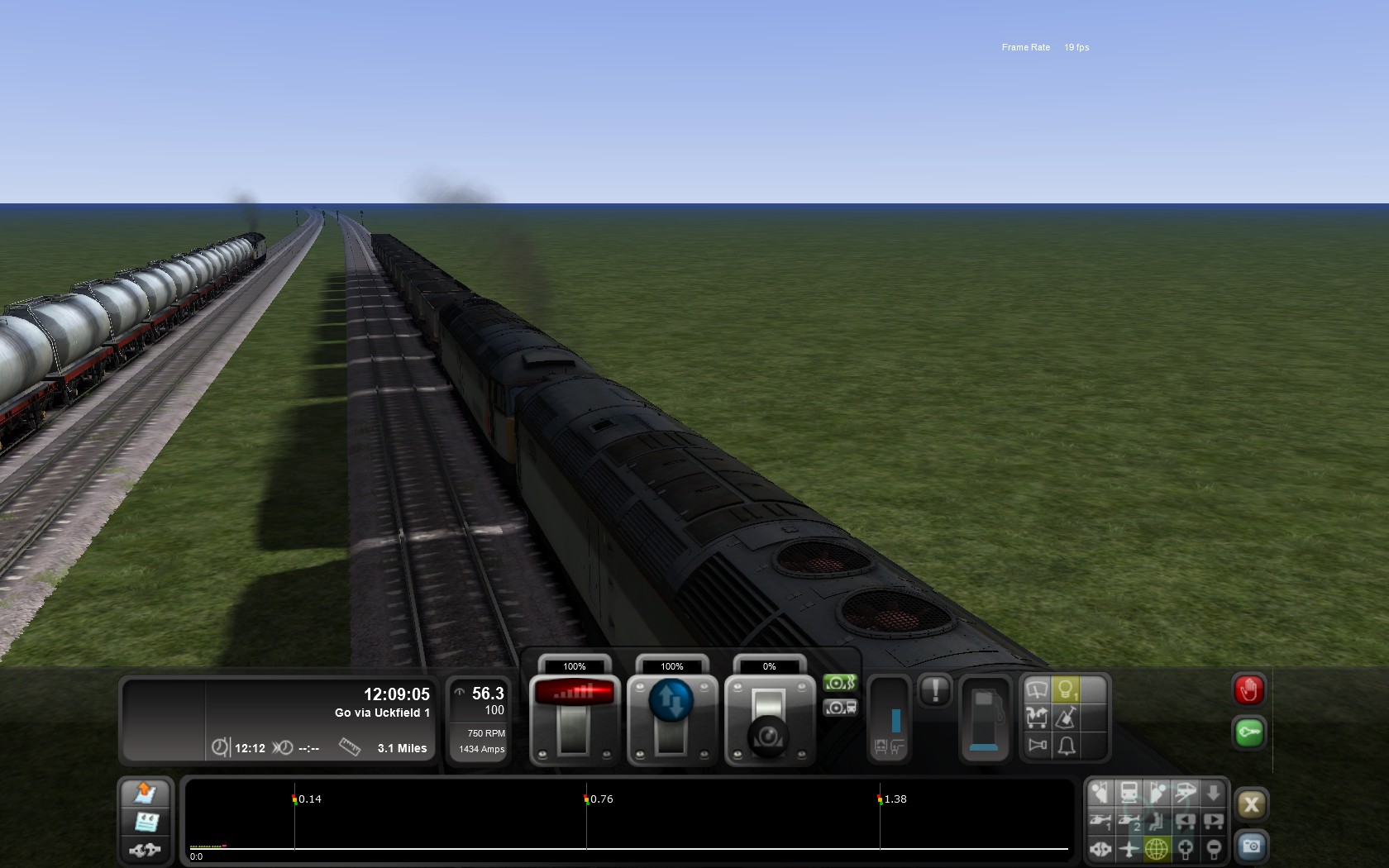Open the task clipboard icon

[146, 822]
